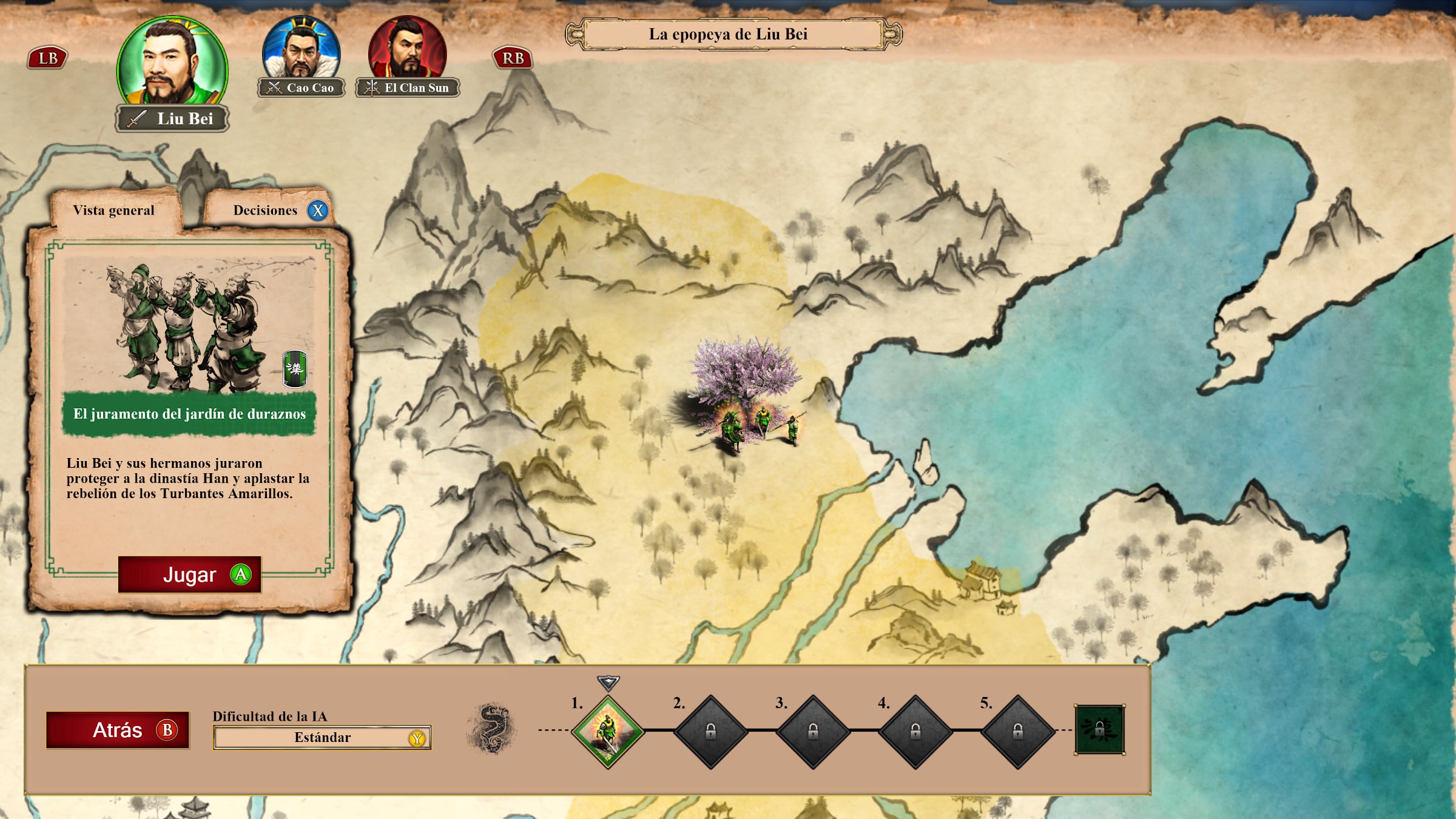Open the Dificultad de la IA dropdown

tap(322, 738)
